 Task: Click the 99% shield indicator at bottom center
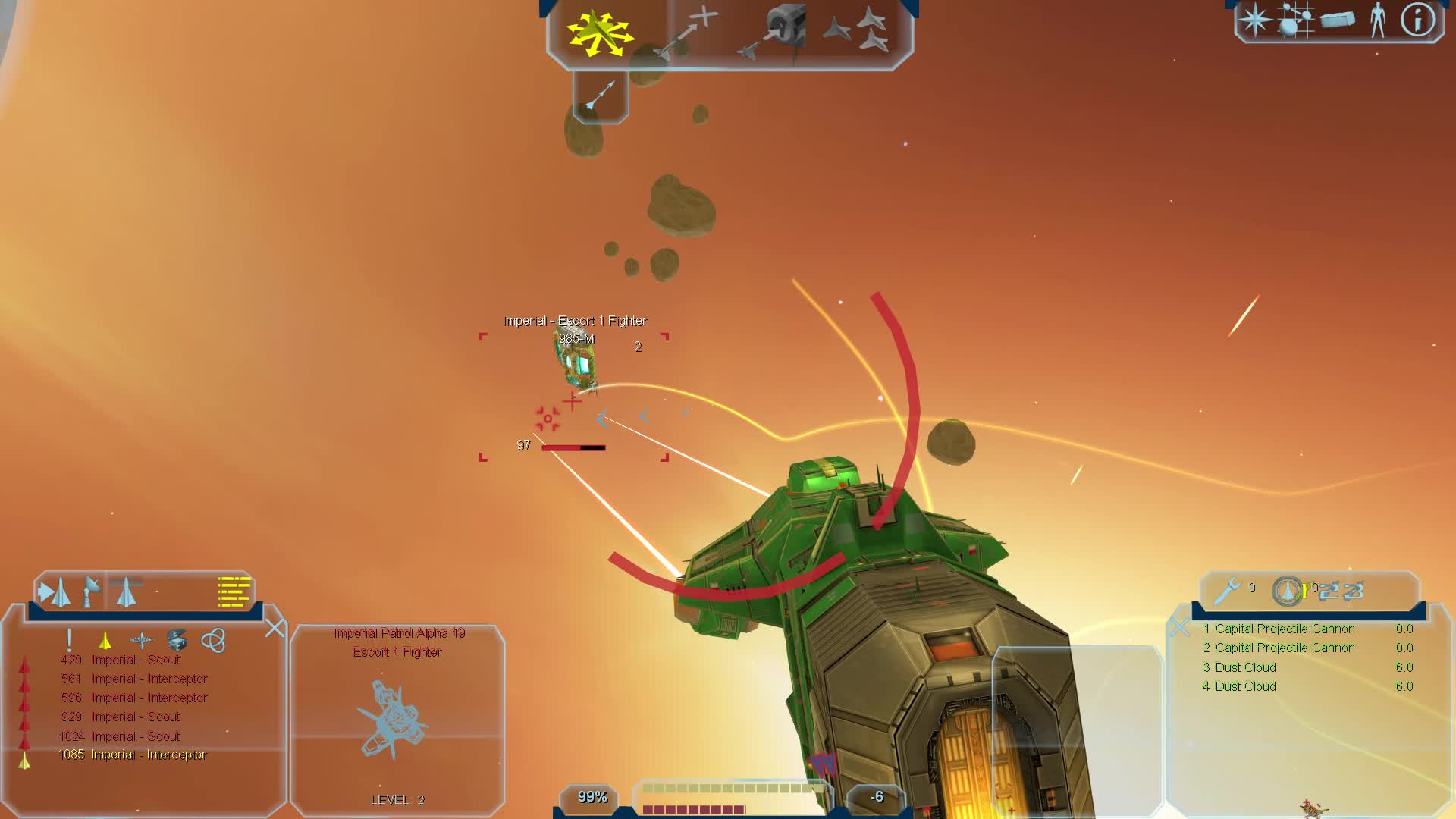[x=591, y=796]
